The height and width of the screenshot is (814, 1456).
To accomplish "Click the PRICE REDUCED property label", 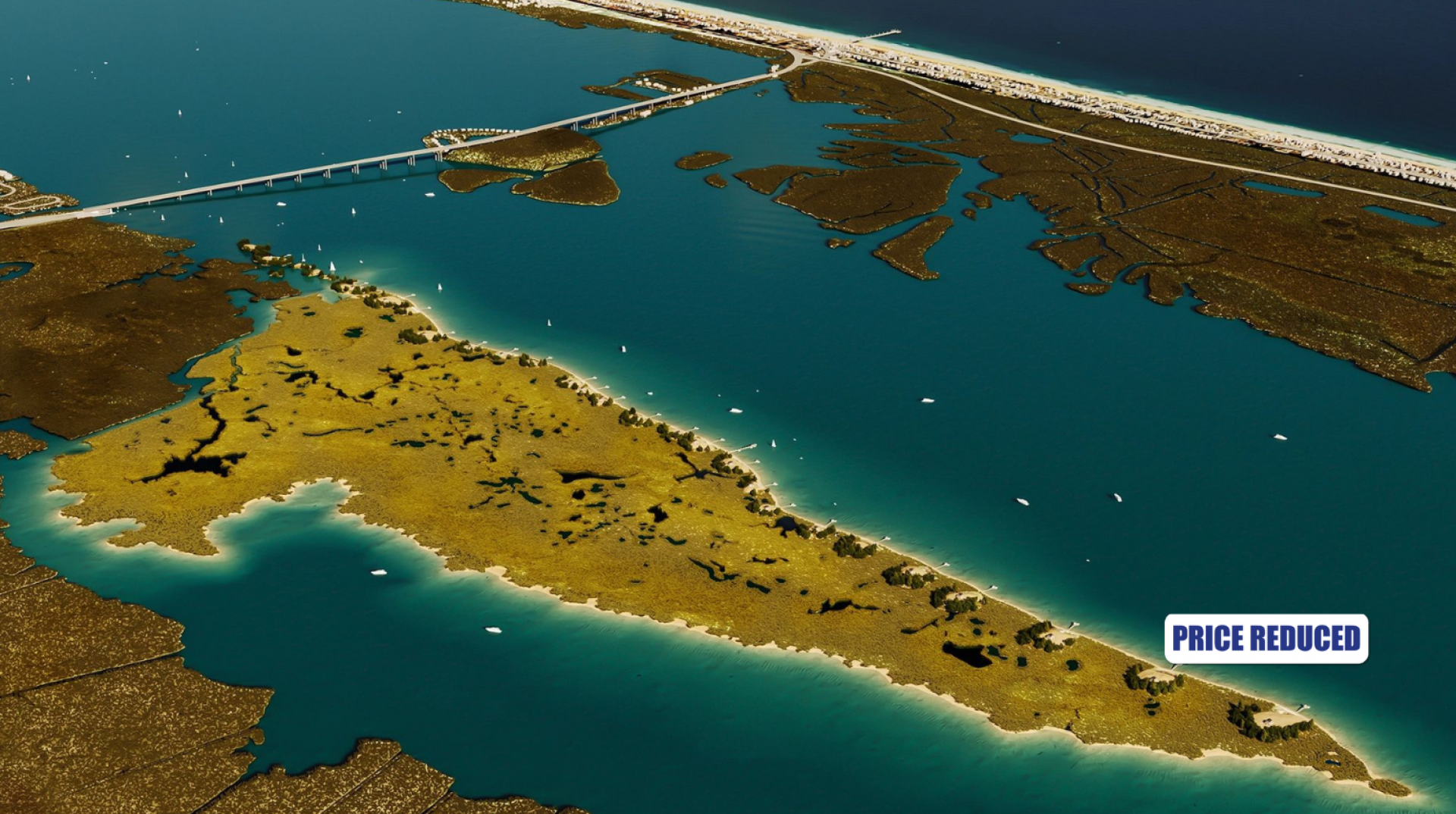I will (x=1266, y=638).
